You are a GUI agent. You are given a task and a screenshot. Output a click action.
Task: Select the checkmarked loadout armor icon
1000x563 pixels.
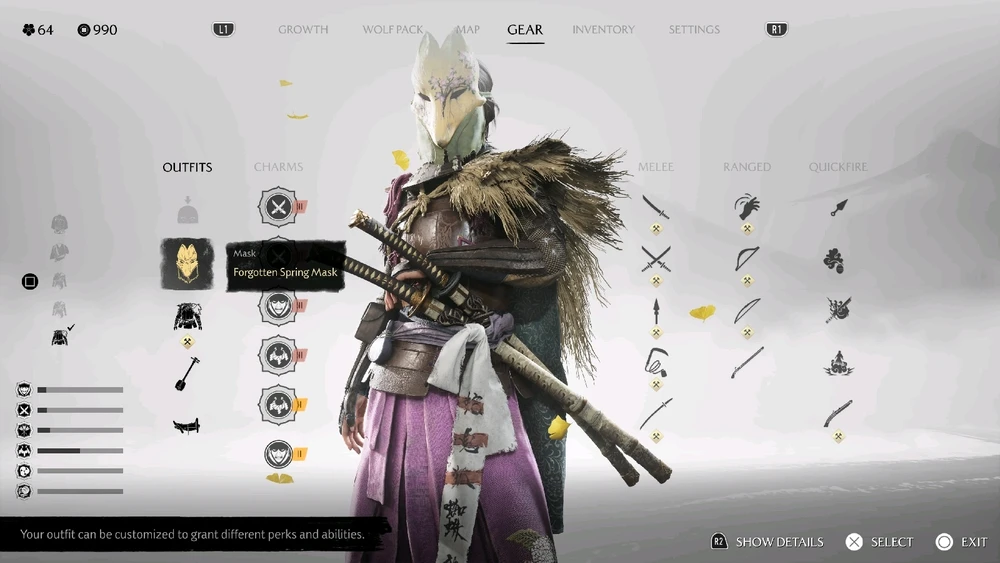(61, 337)
